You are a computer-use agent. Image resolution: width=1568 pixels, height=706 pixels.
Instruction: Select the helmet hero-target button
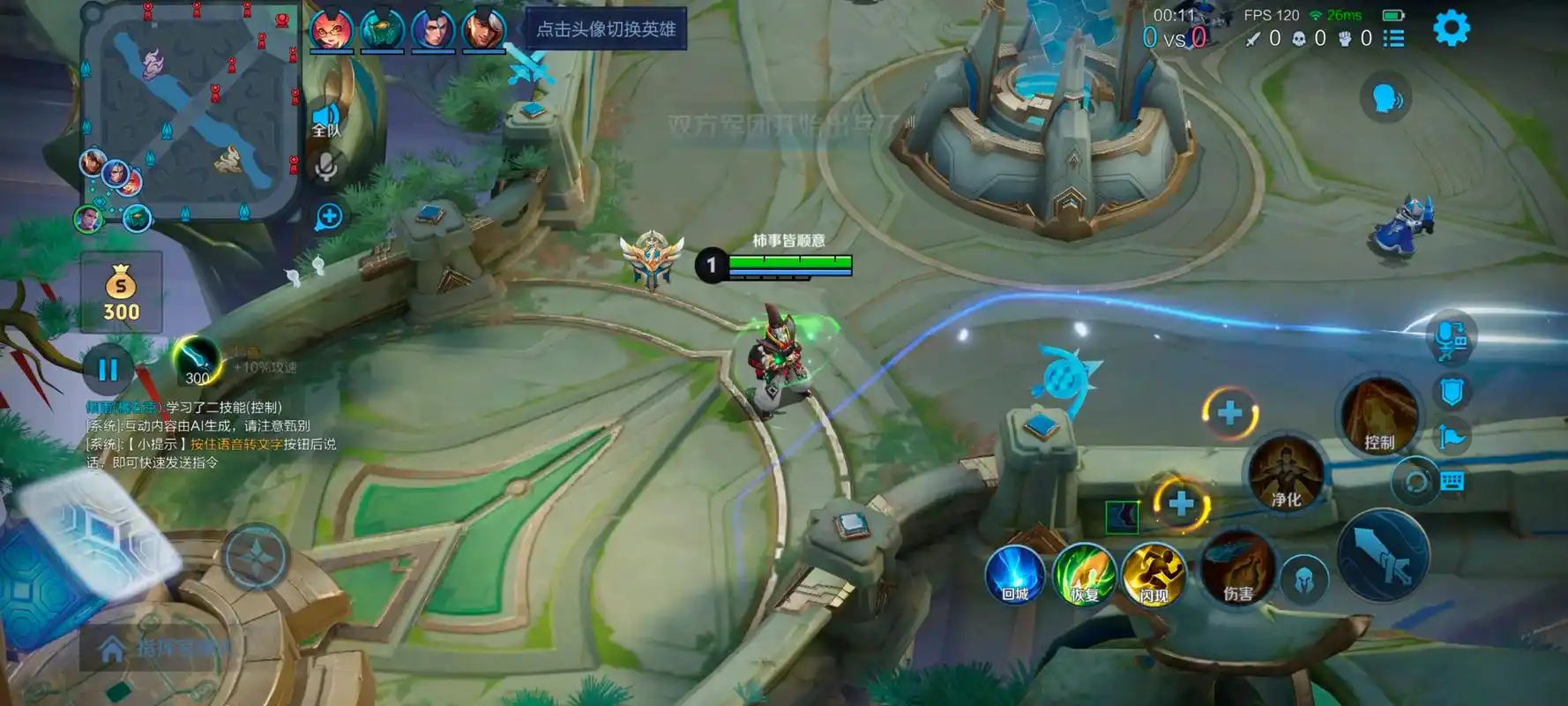[1303, 581]
